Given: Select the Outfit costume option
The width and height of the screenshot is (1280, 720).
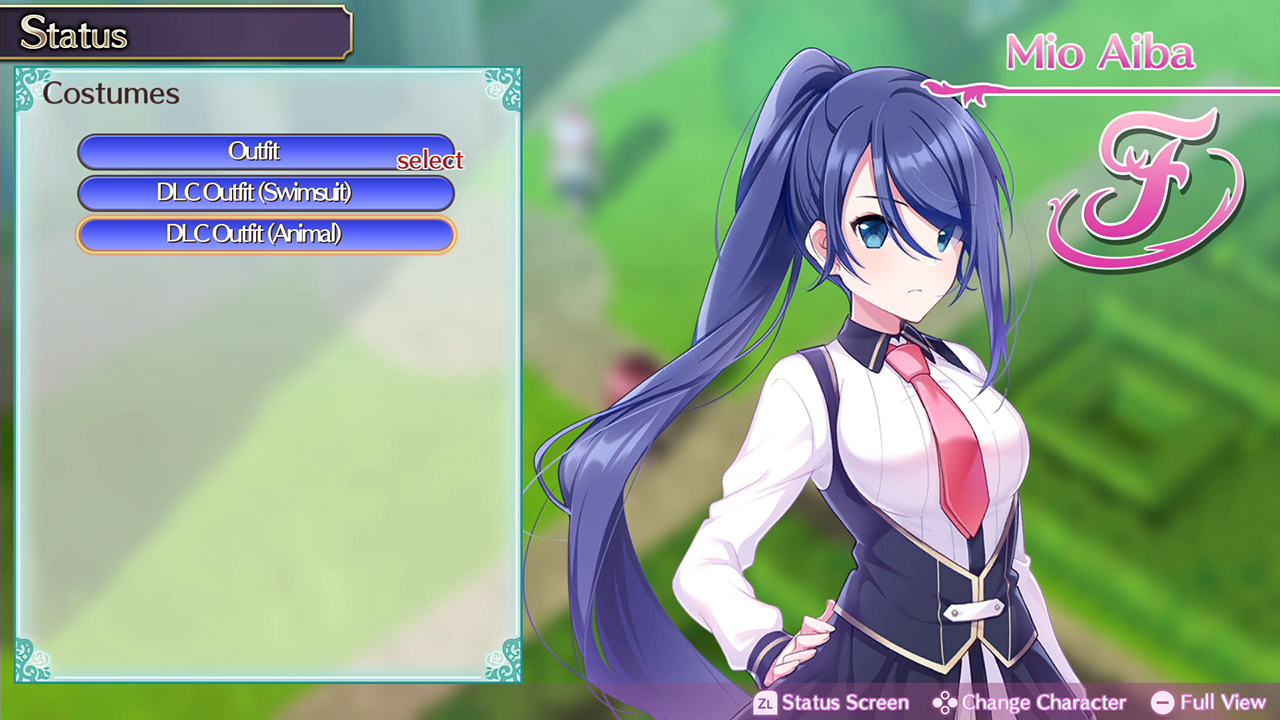Looking at the screenshot, I should click(x=266, y=152).
